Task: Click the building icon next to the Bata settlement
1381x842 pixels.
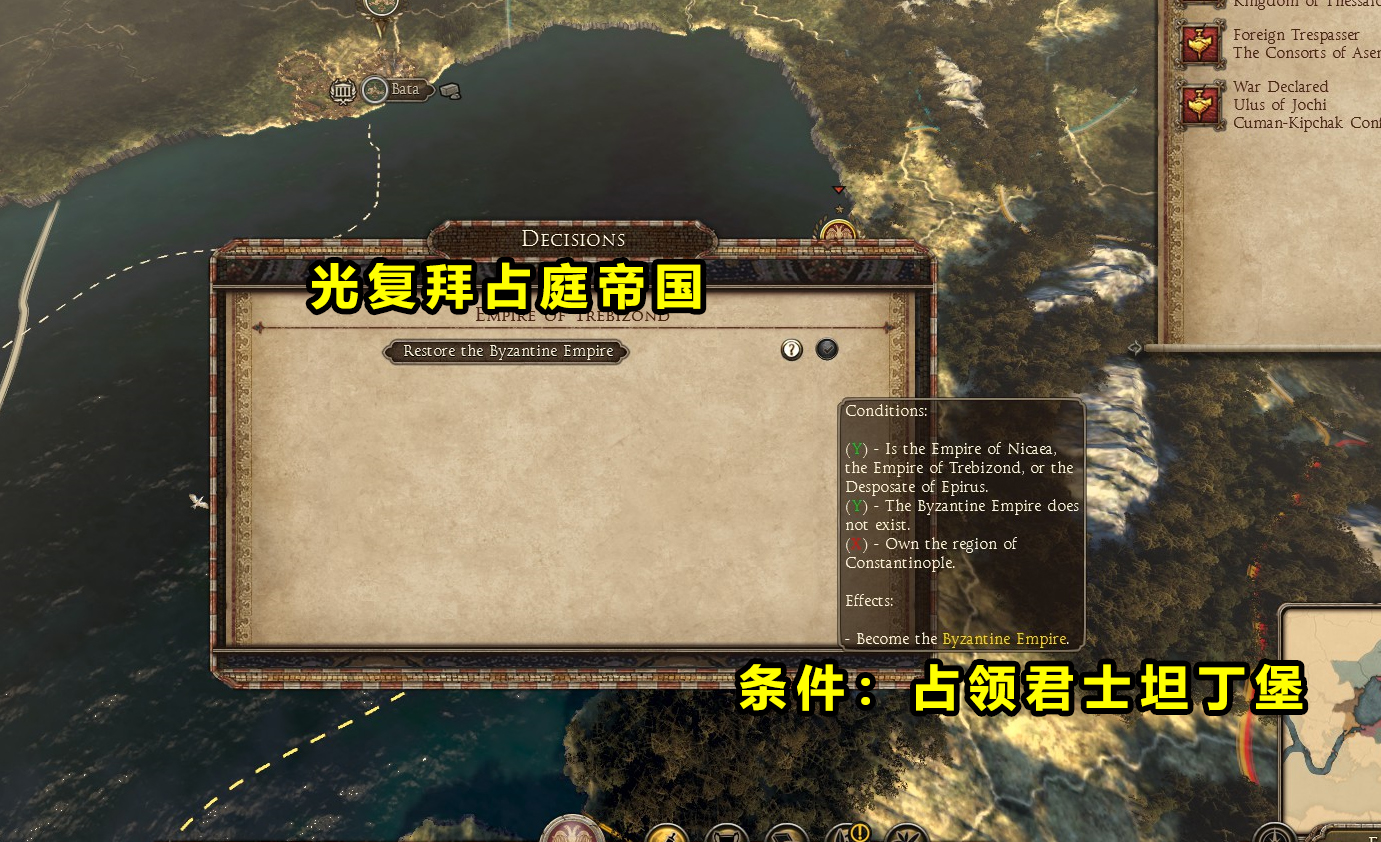Action: click(343, 90)
